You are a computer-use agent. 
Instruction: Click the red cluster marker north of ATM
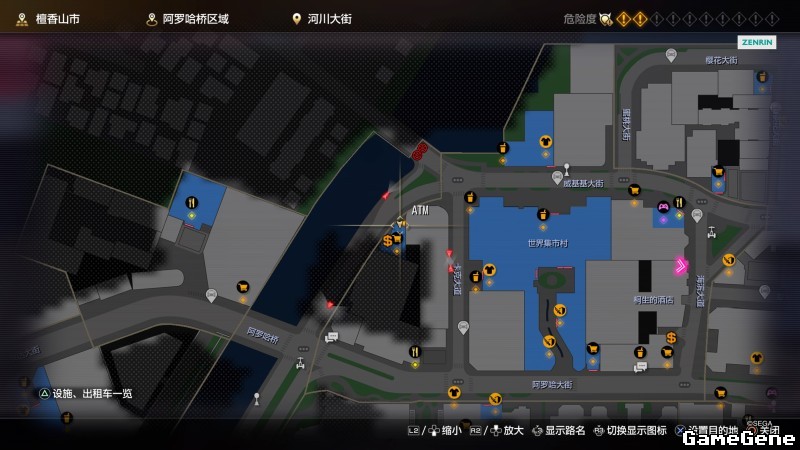pyautogui.click(x=420, y=151)
